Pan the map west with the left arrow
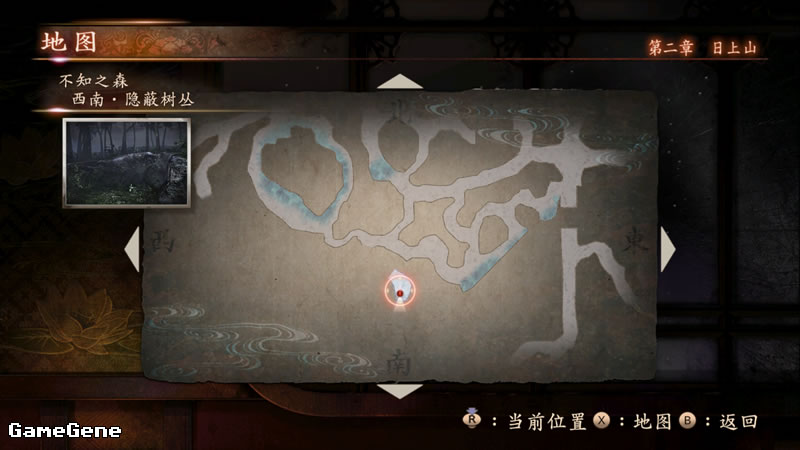Screen dimensions: 800x450 pyautogui.click(x=132, y=247)
